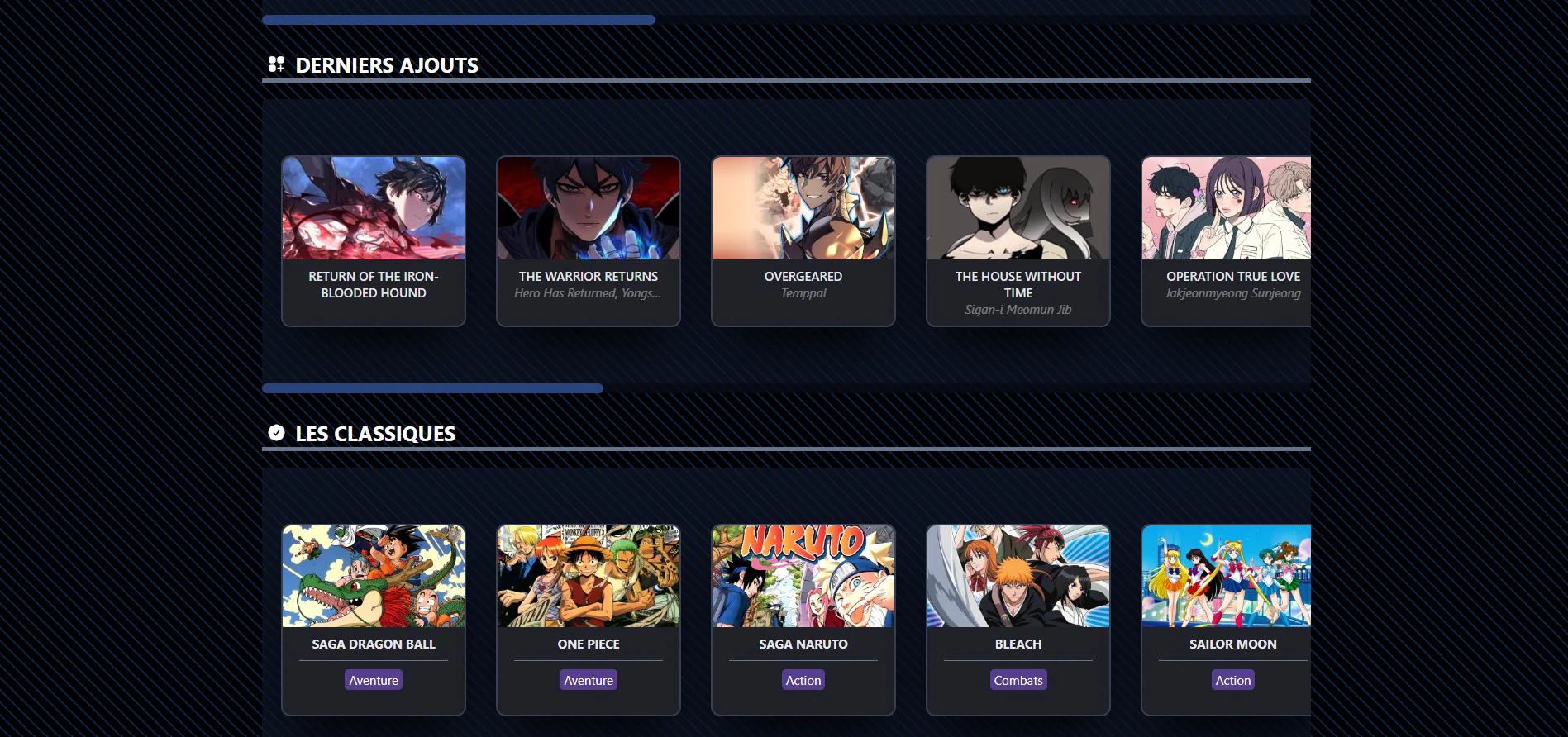The width and height of the screenshot is (1568, 737).
Task: Select the One Piece card
Action: [x=589, y=595]
